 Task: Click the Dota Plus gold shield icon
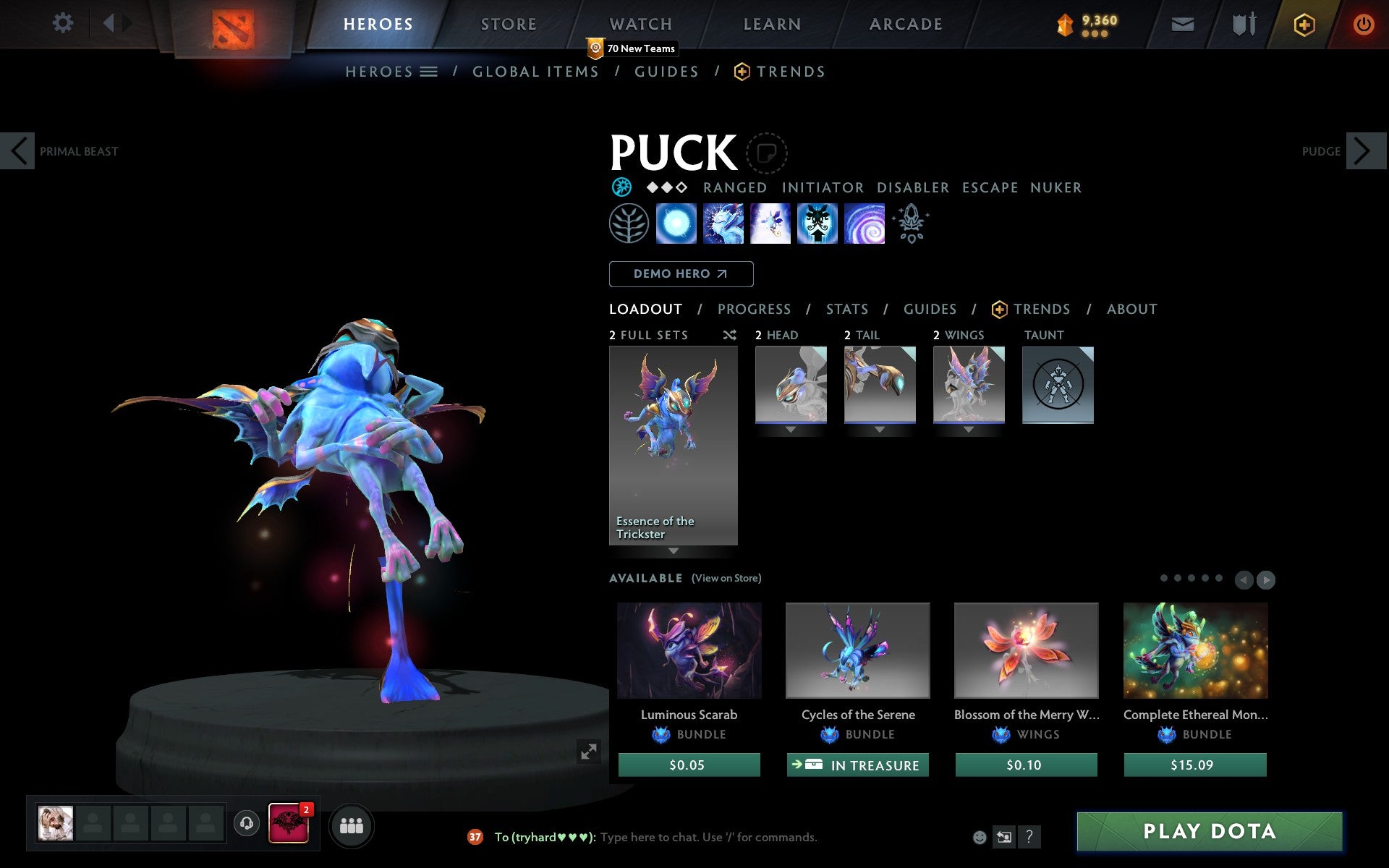[x=1302, y=23]
